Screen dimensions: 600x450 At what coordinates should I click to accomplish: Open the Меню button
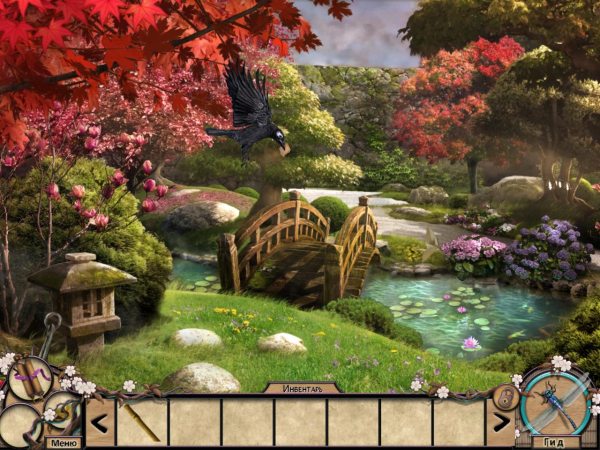[x=63, y=442]
